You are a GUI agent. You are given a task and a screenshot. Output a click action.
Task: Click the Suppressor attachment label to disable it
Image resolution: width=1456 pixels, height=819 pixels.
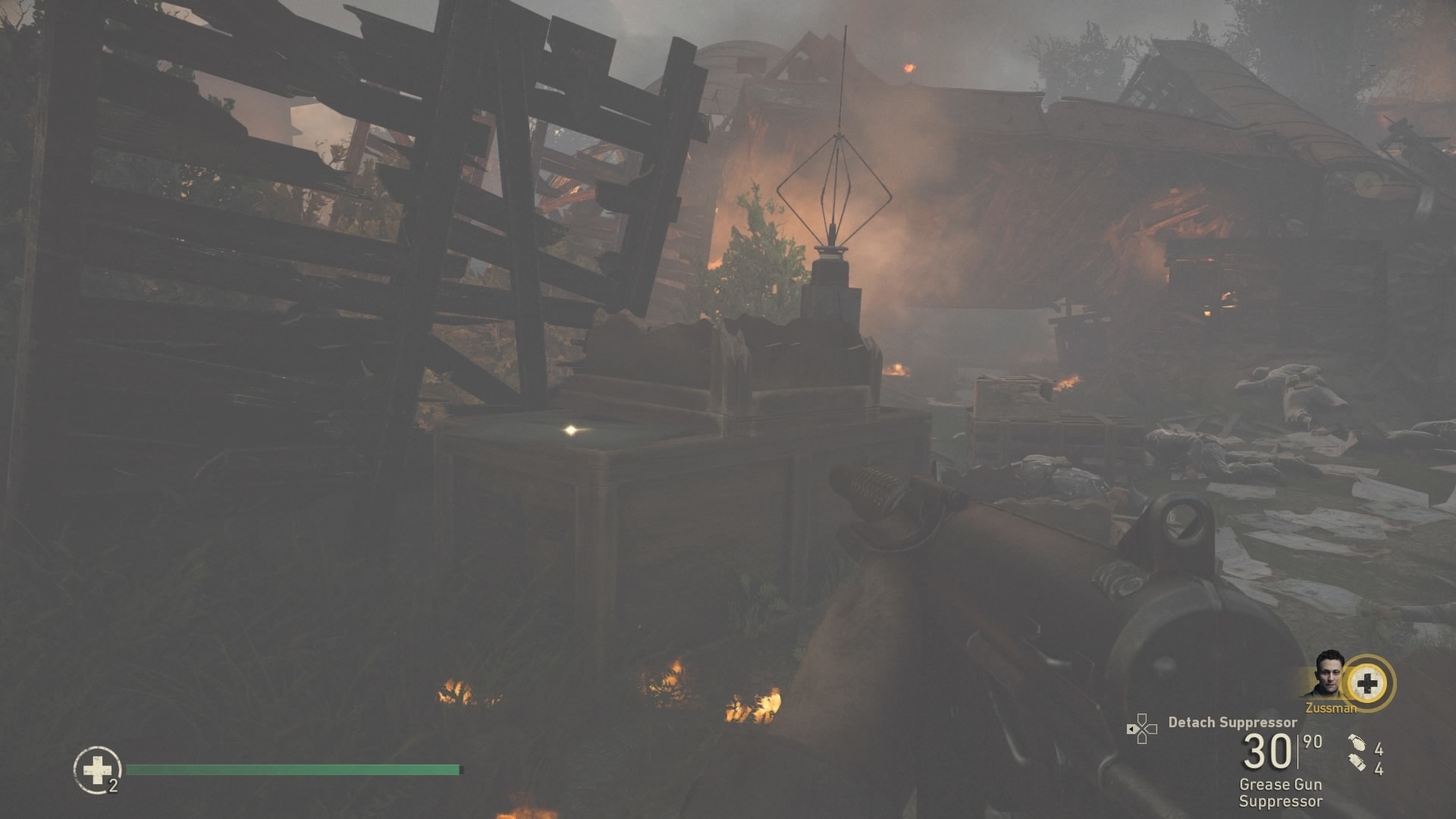click(x=1281, y=803)
